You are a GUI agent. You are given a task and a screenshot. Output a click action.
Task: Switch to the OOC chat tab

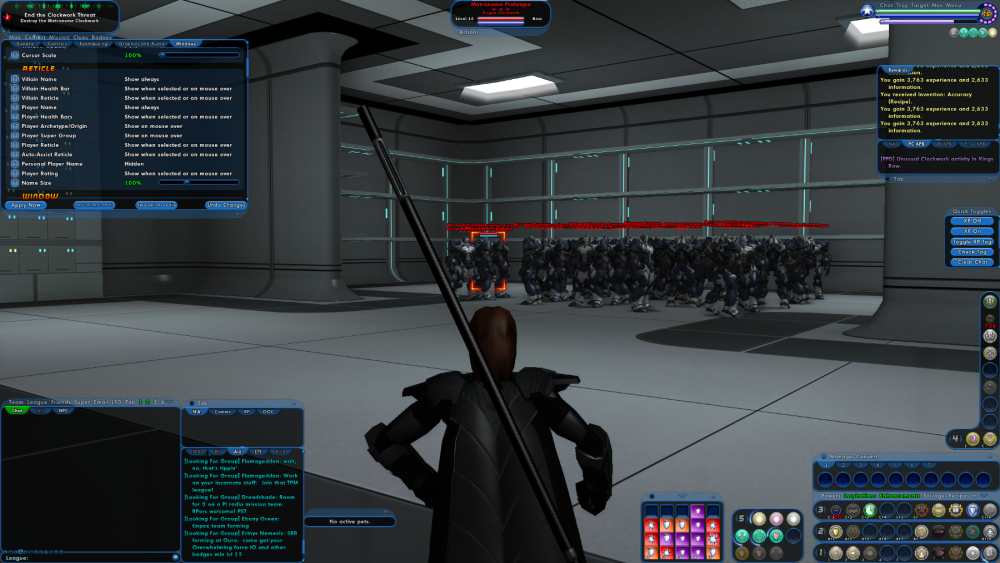coord(268,411)
